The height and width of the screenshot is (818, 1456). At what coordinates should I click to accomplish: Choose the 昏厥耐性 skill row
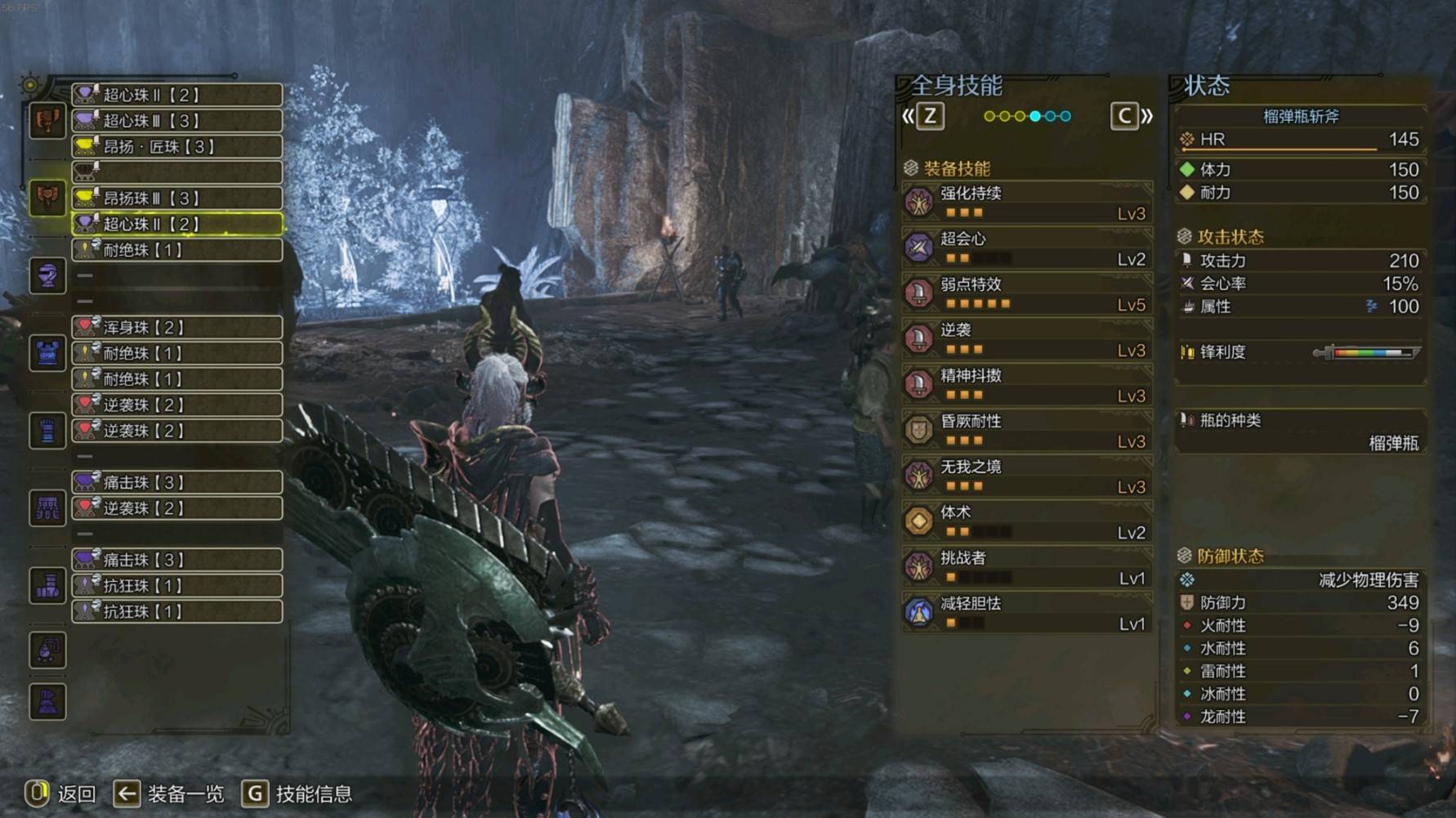1027,431
